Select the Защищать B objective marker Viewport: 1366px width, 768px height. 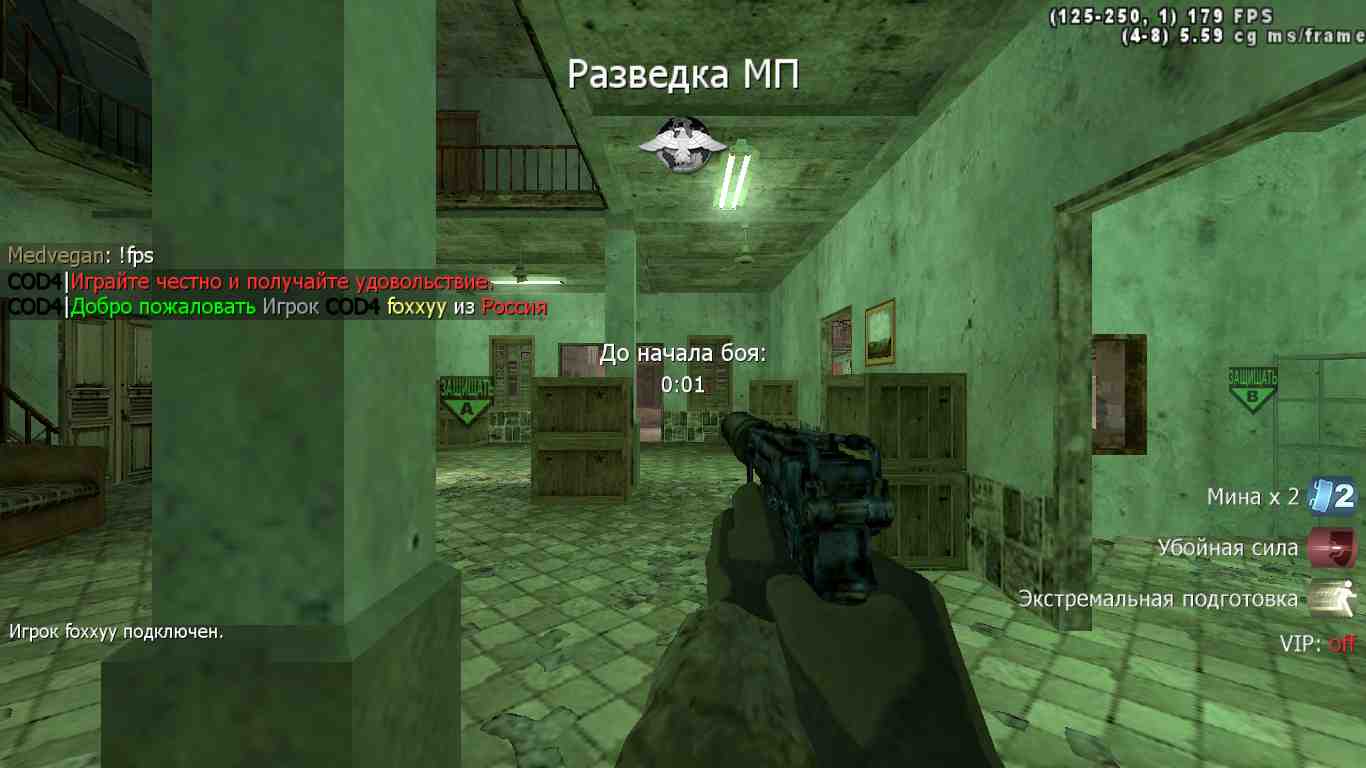click(1253, 387)
